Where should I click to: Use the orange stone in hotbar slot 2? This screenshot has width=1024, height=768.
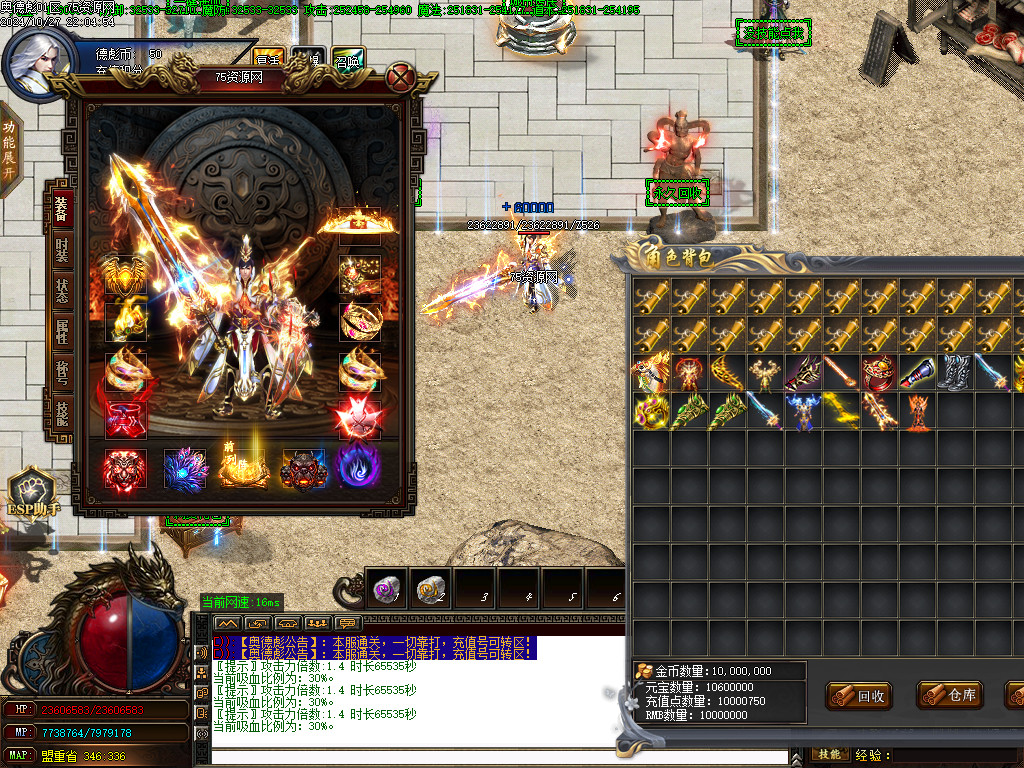(x=431, y=591)
